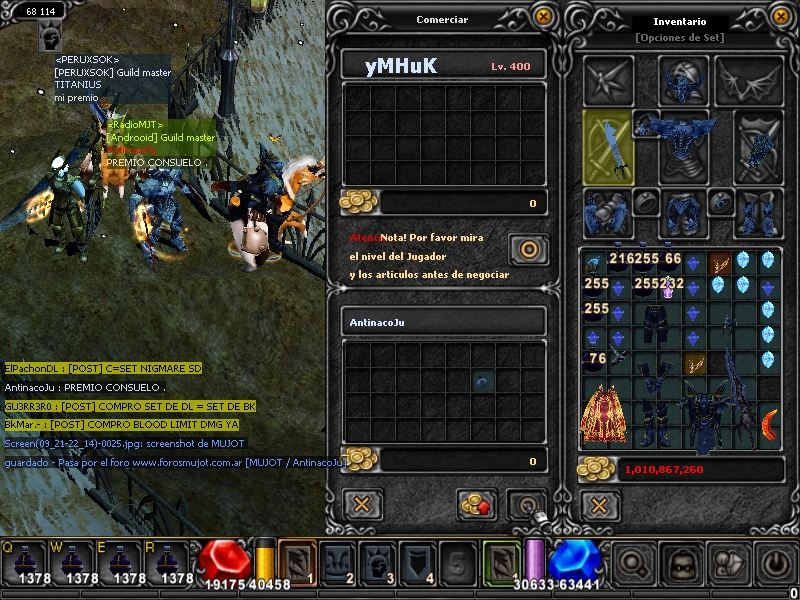Select the equipped blue sword weapon slot

[x=607, y=147]
